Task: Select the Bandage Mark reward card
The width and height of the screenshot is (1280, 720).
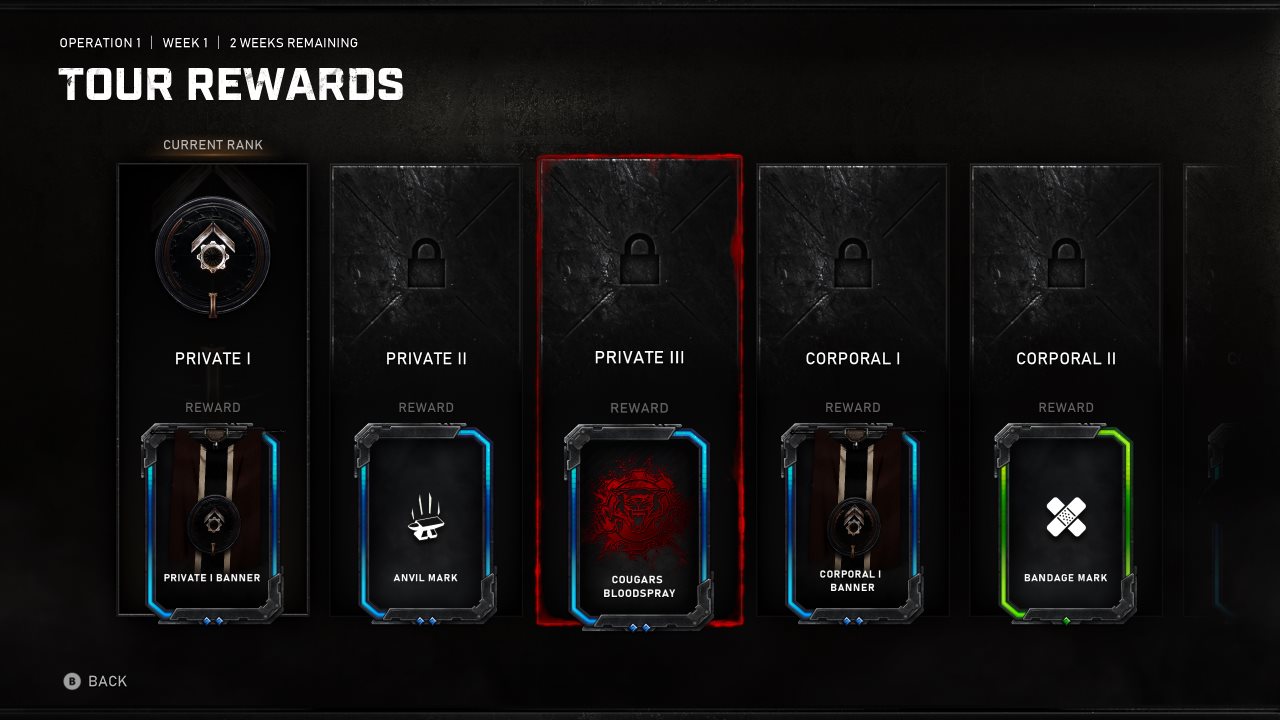Action: coord(1065,525)
